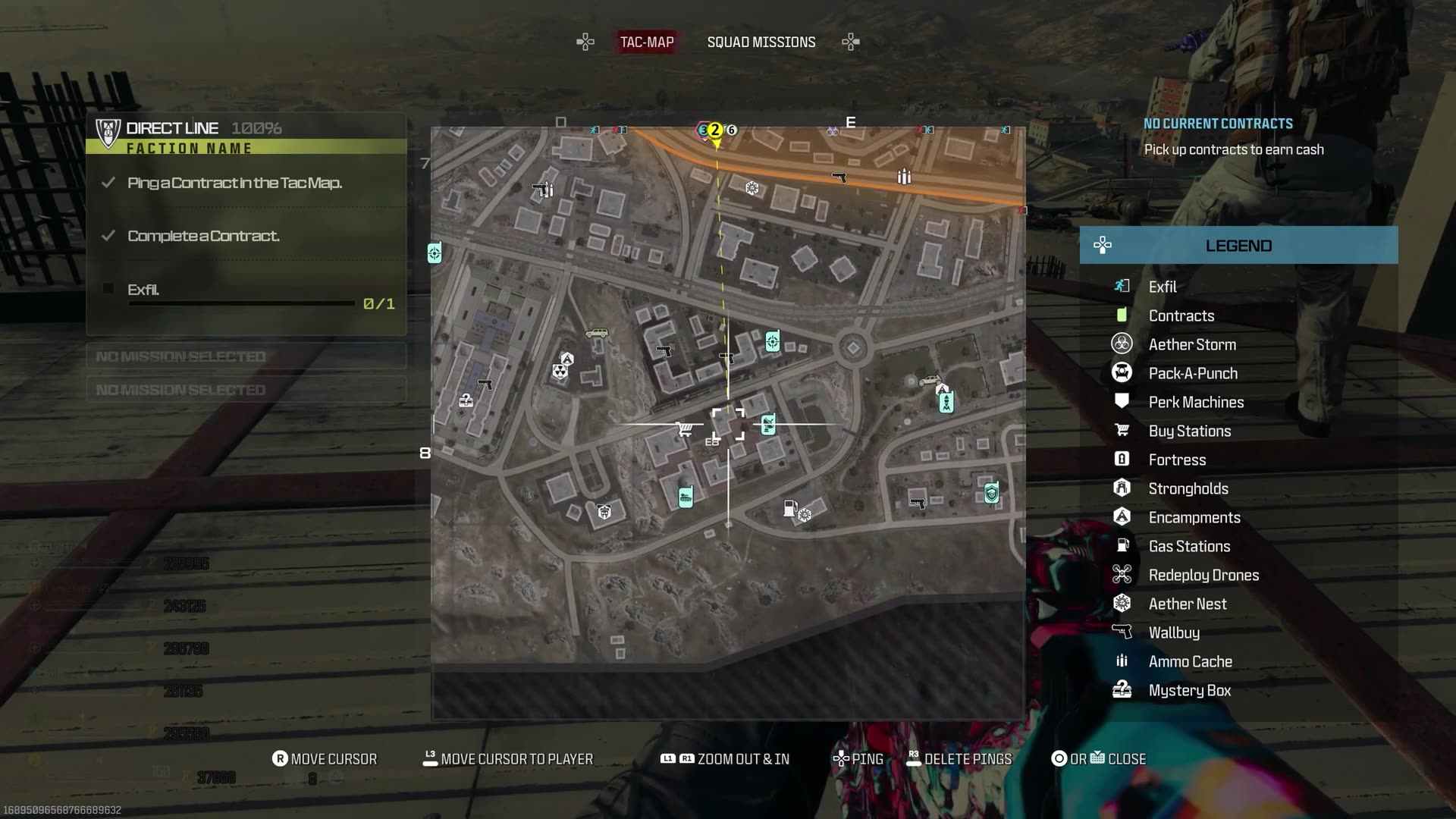The height and width of the screenshot is (819, 1456).
Task: Choose the Exfil legend entry
Action: point(1162,287)
